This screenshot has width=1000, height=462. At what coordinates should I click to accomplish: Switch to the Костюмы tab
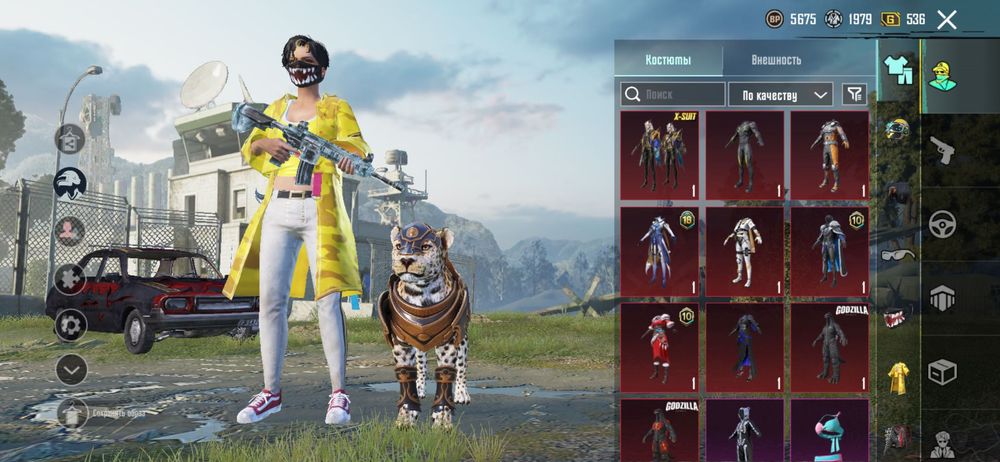[668, 59]
